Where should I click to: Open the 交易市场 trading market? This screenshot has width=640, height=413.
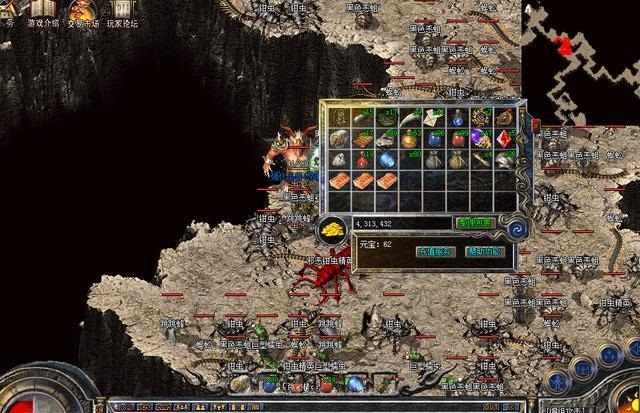click(82, 14)
